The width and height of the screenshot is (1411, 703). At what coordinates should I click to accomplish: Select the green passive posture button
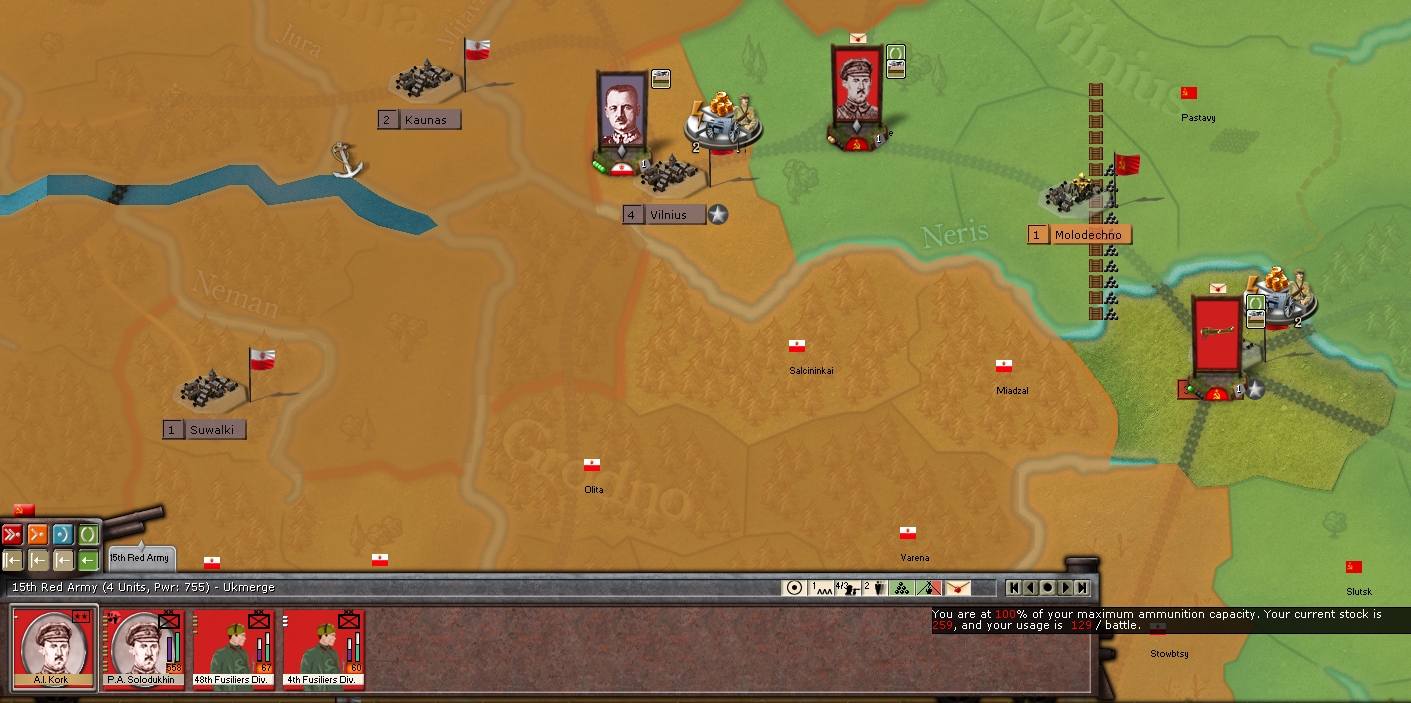[x=88, y=535]
